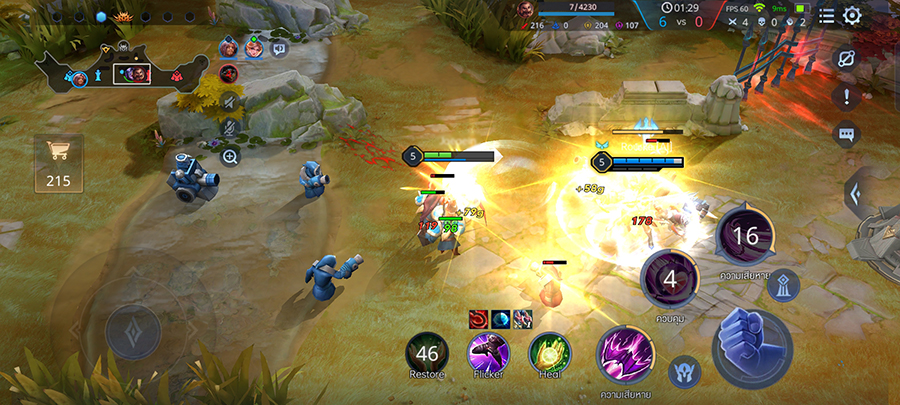Screen dimensions: 900x405
Task: Open the settings gear
Action: click(x=852, y=16)
